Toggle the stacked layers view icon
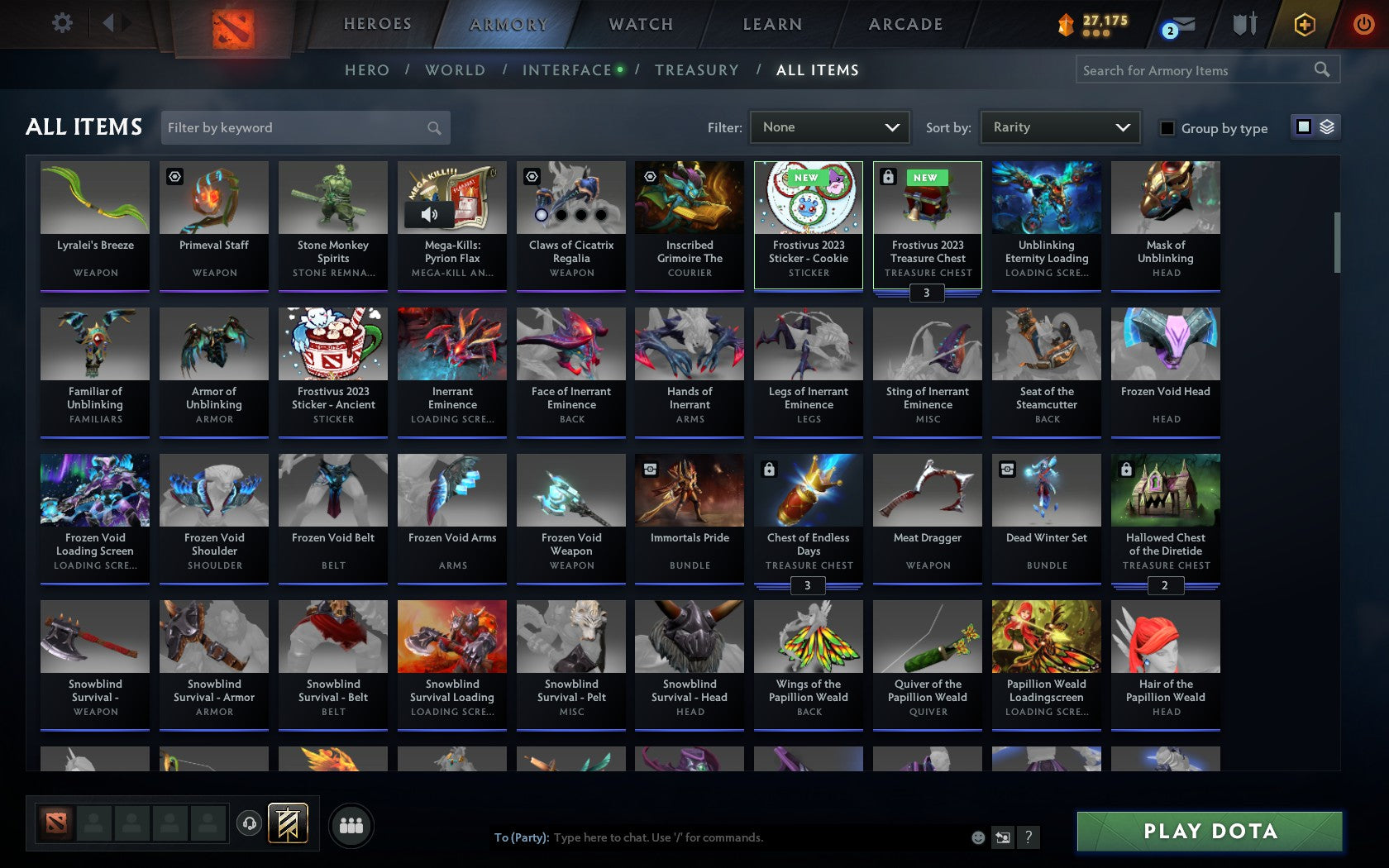 (1327, 127)
